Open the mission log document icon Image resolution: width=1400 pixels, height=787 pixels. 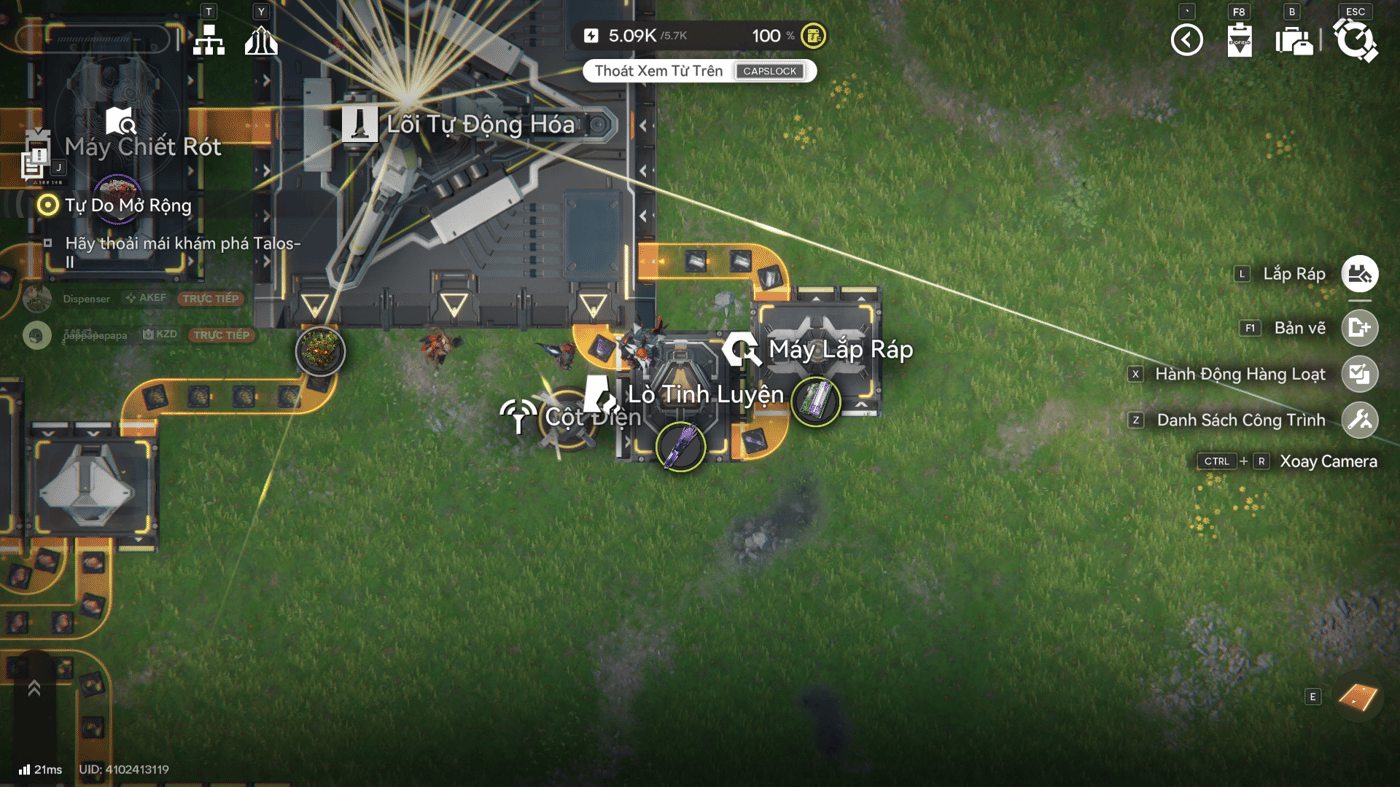click(35, 159)
